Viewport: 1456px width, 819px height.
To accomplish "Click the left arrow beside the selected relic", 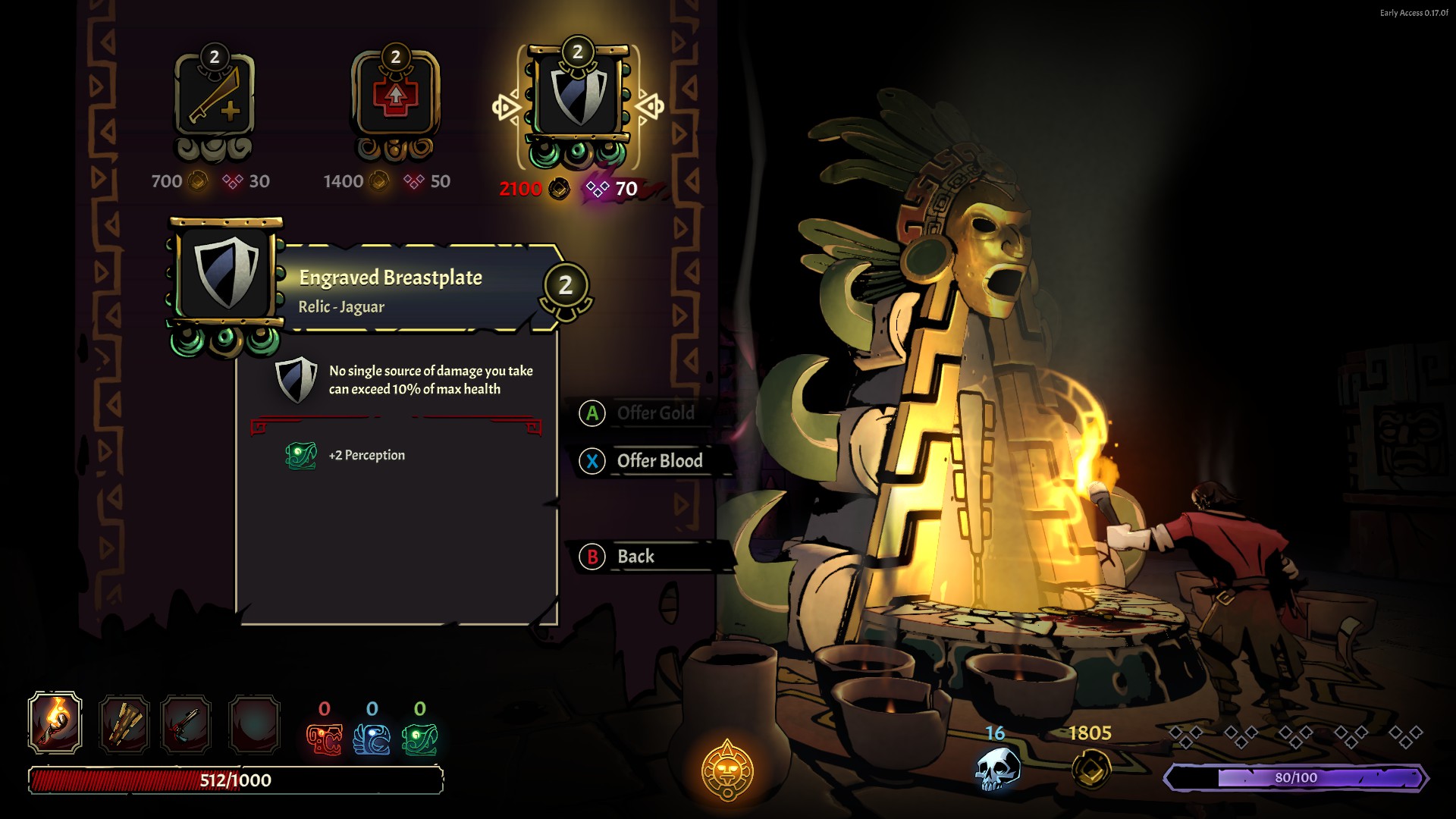I will tap(506, 107).
